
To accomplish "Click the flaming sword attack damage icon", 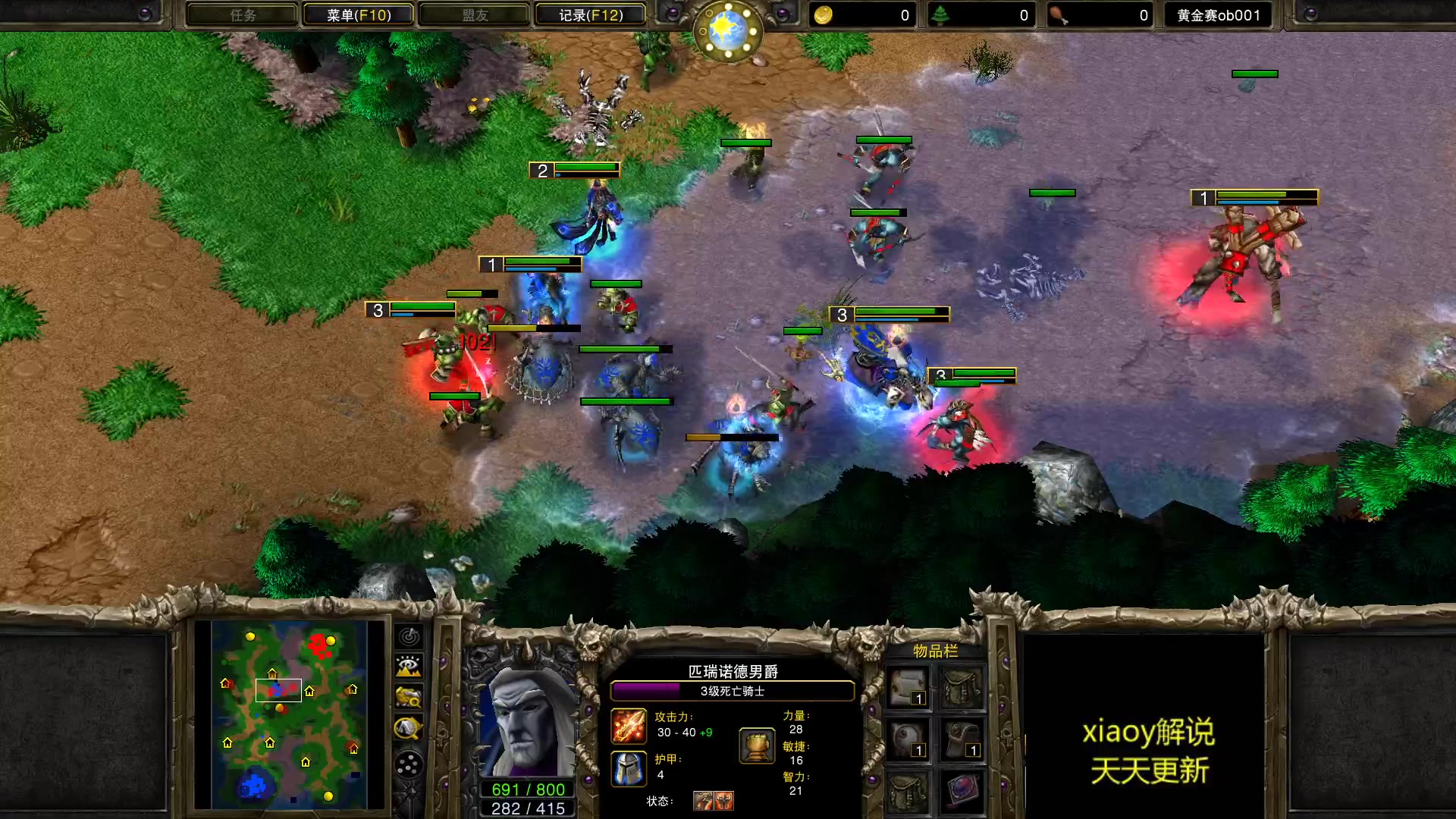I will point(628,726).
